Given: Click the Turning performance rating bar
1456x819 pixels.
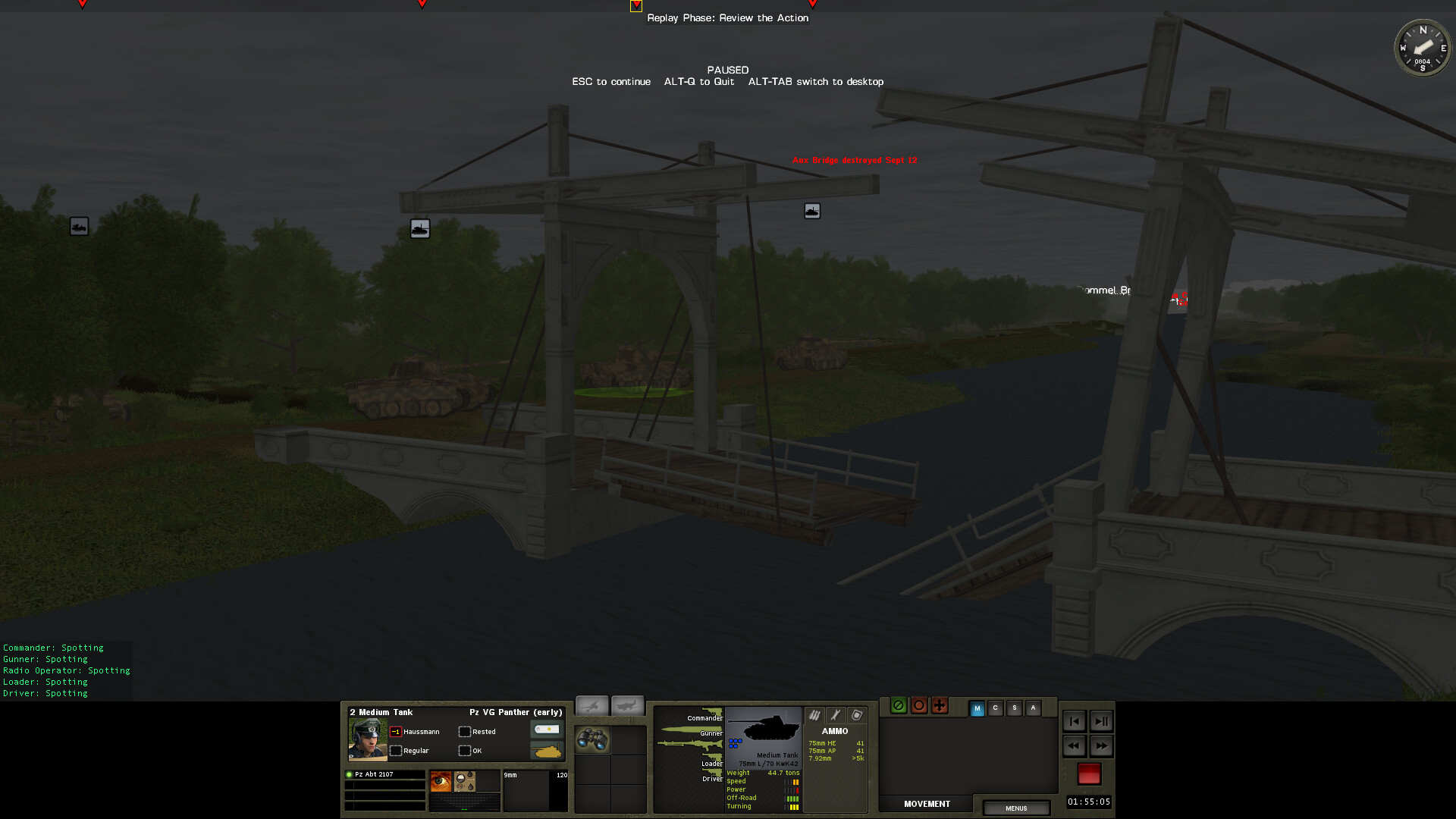Looking at the screenshot, I should click(x=793, y=807).
